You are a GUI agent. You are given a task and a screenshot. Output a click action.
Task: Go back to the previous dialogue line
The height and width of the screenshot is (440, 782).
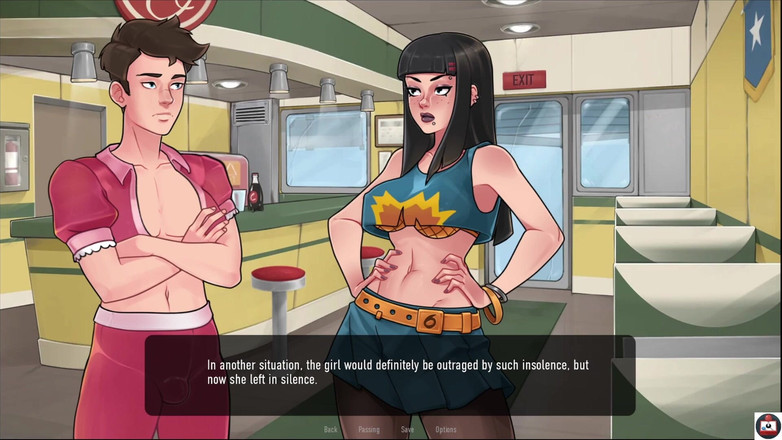[x=331, y=430]
